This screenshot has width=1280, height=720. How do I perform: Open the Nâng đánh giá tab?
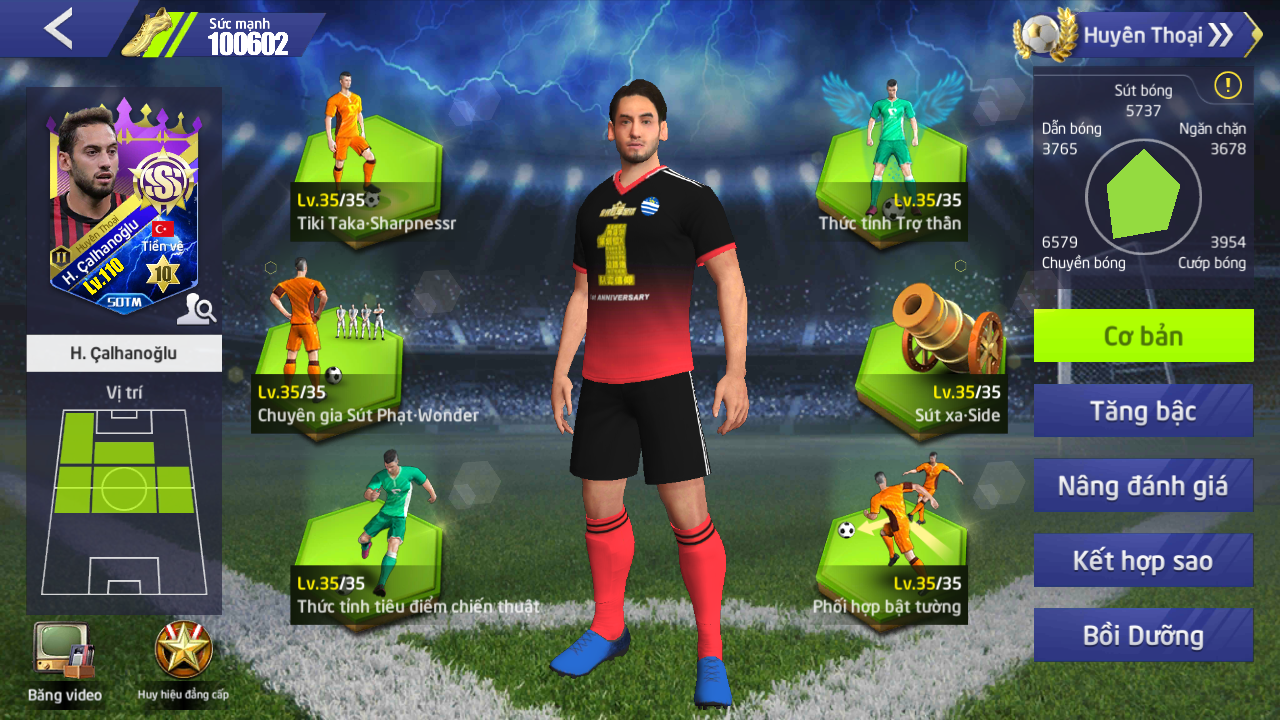[x=1143, y=486]
